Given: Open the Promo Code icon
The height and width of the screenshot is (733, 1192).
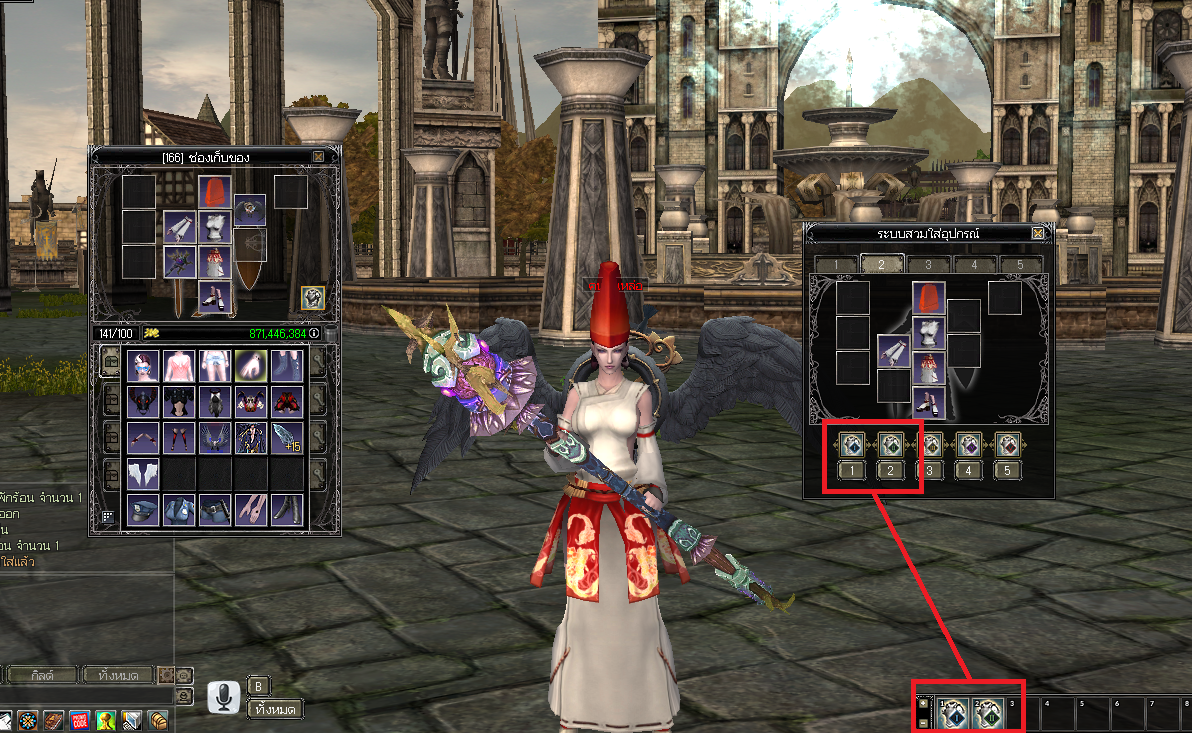Looking at the screenshot, I should click(x=81, y=720).
